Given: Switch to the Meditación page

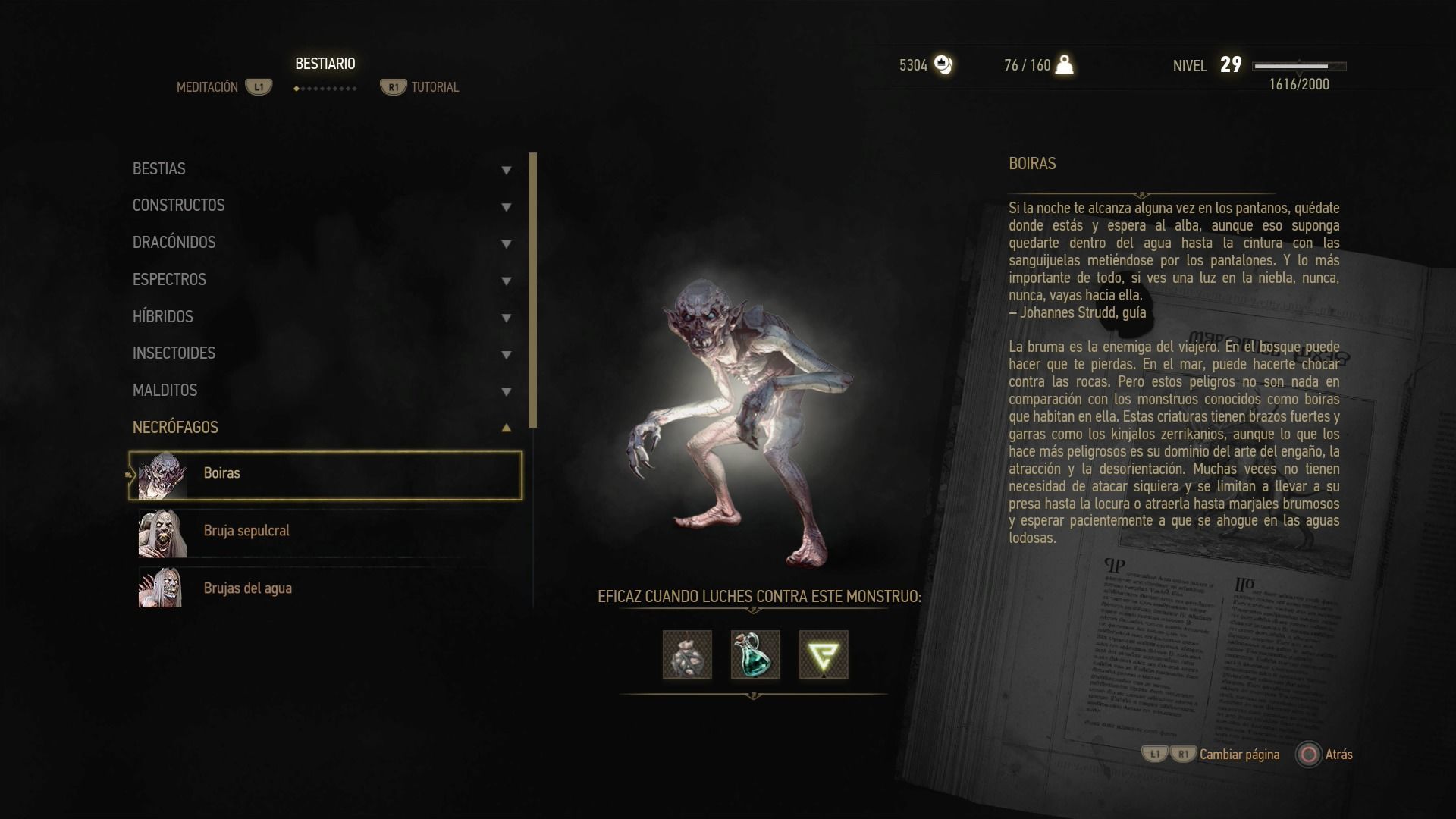Looking at the screenshot, I should (x=208, y=87).
